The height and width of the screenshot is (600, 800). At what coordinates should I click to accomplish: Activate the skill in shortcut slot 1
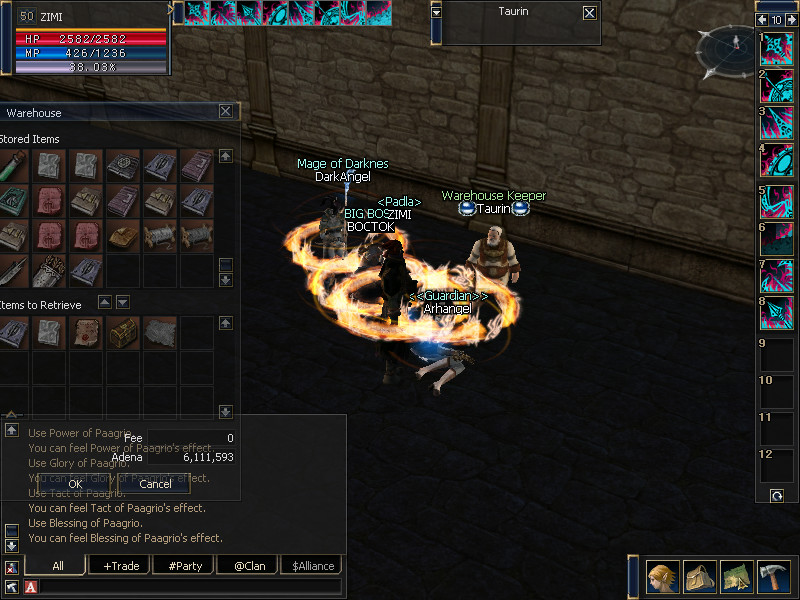click(777, 49)
